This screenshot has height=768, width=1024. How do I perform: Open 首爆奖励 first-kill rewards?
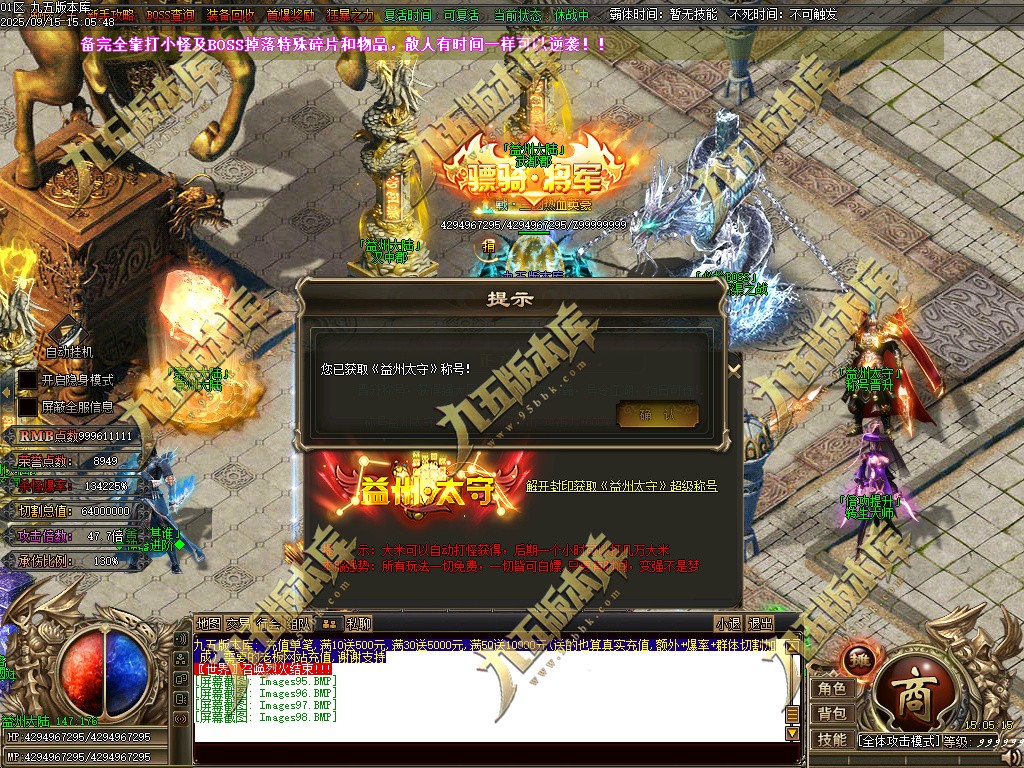pyautogui.click(x=290, y=16)
